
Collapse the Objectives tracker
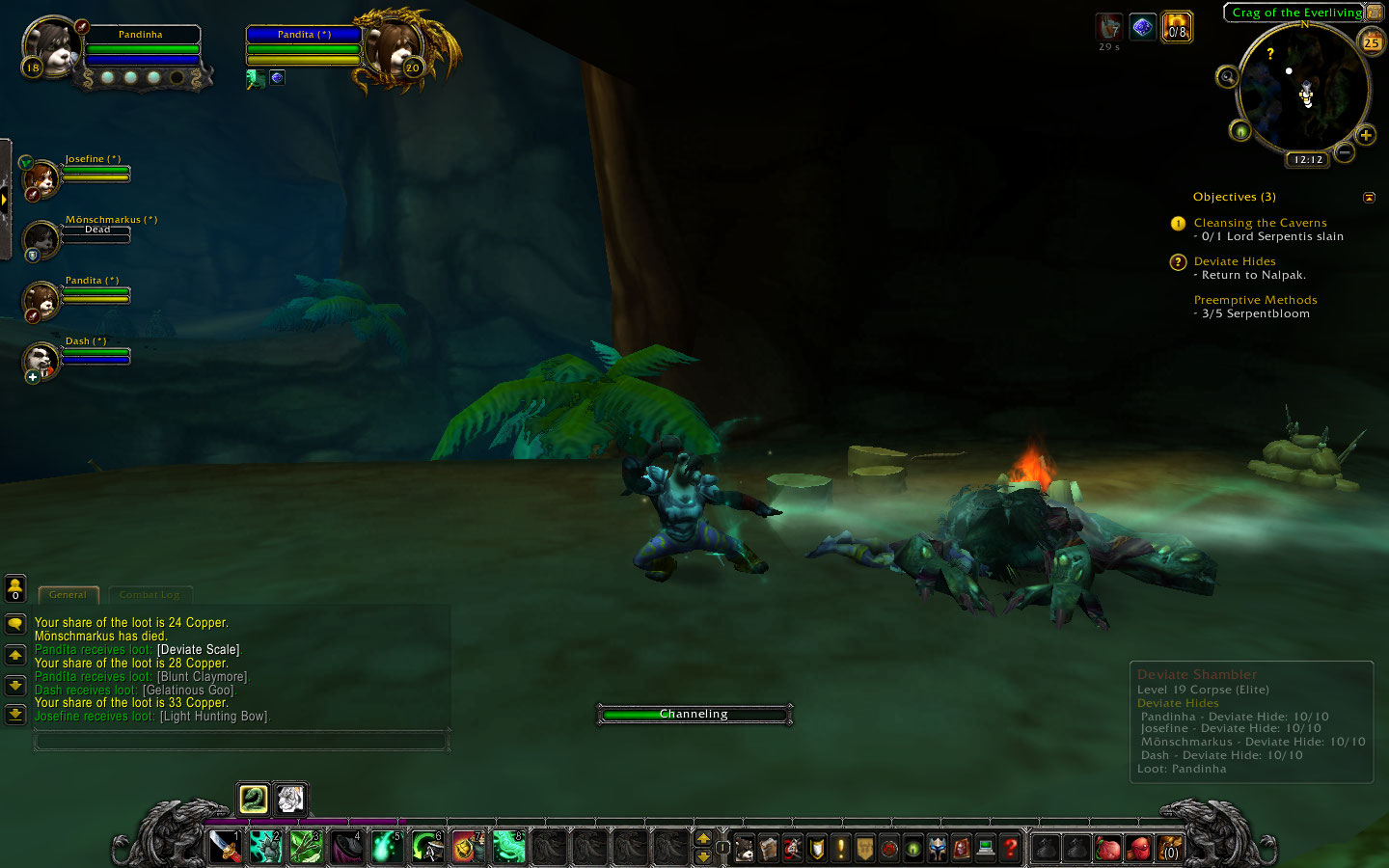1369,198
